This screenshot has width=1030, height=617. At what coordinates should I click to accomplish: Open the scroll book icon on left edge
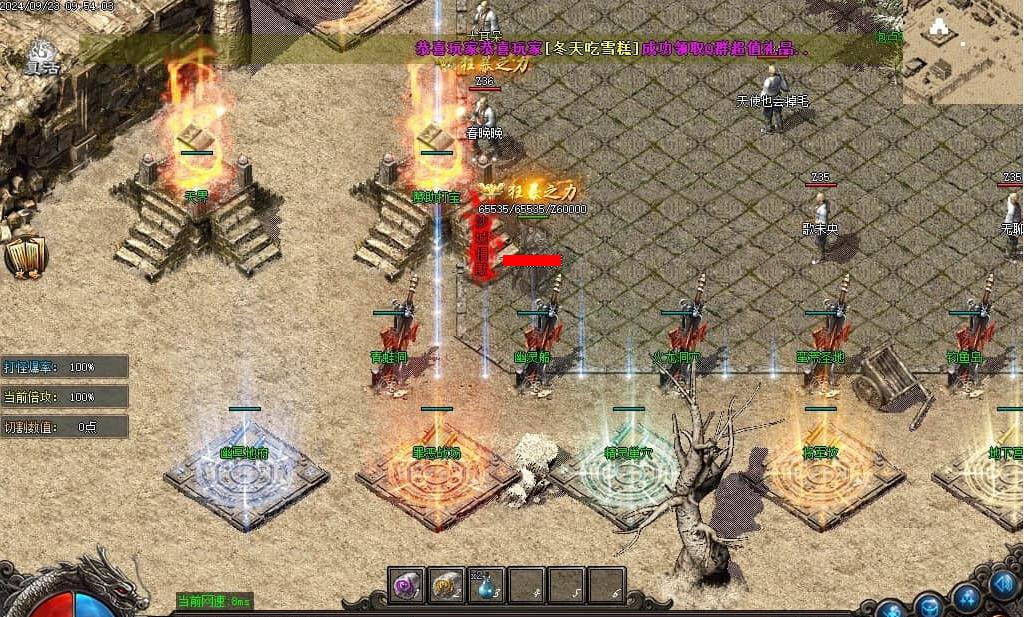point(25,257)
